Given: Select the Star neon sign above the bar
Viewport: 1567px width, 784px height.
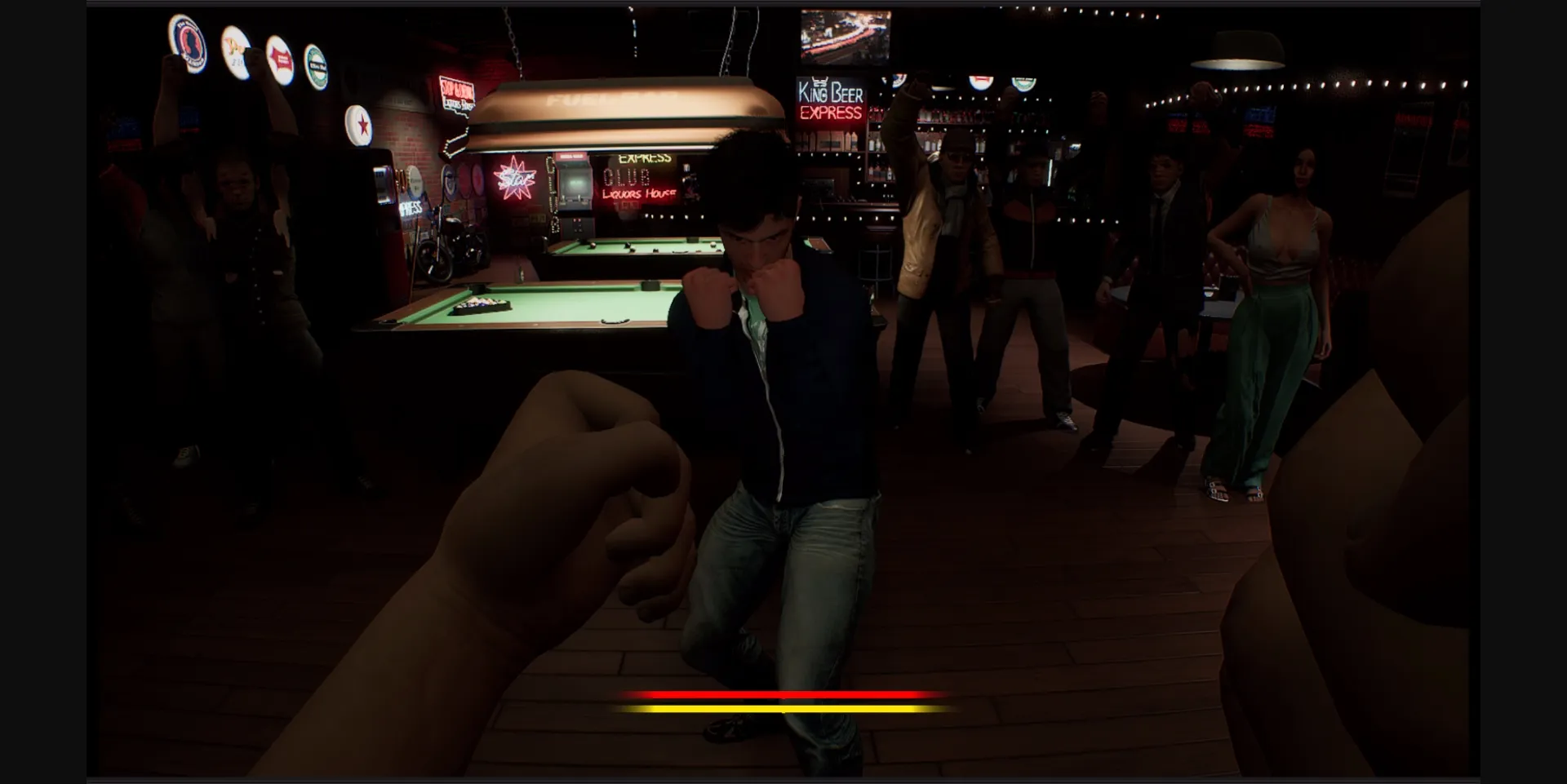Looking at the screenshot, I should pyautogui.click(x=517, y=178).
